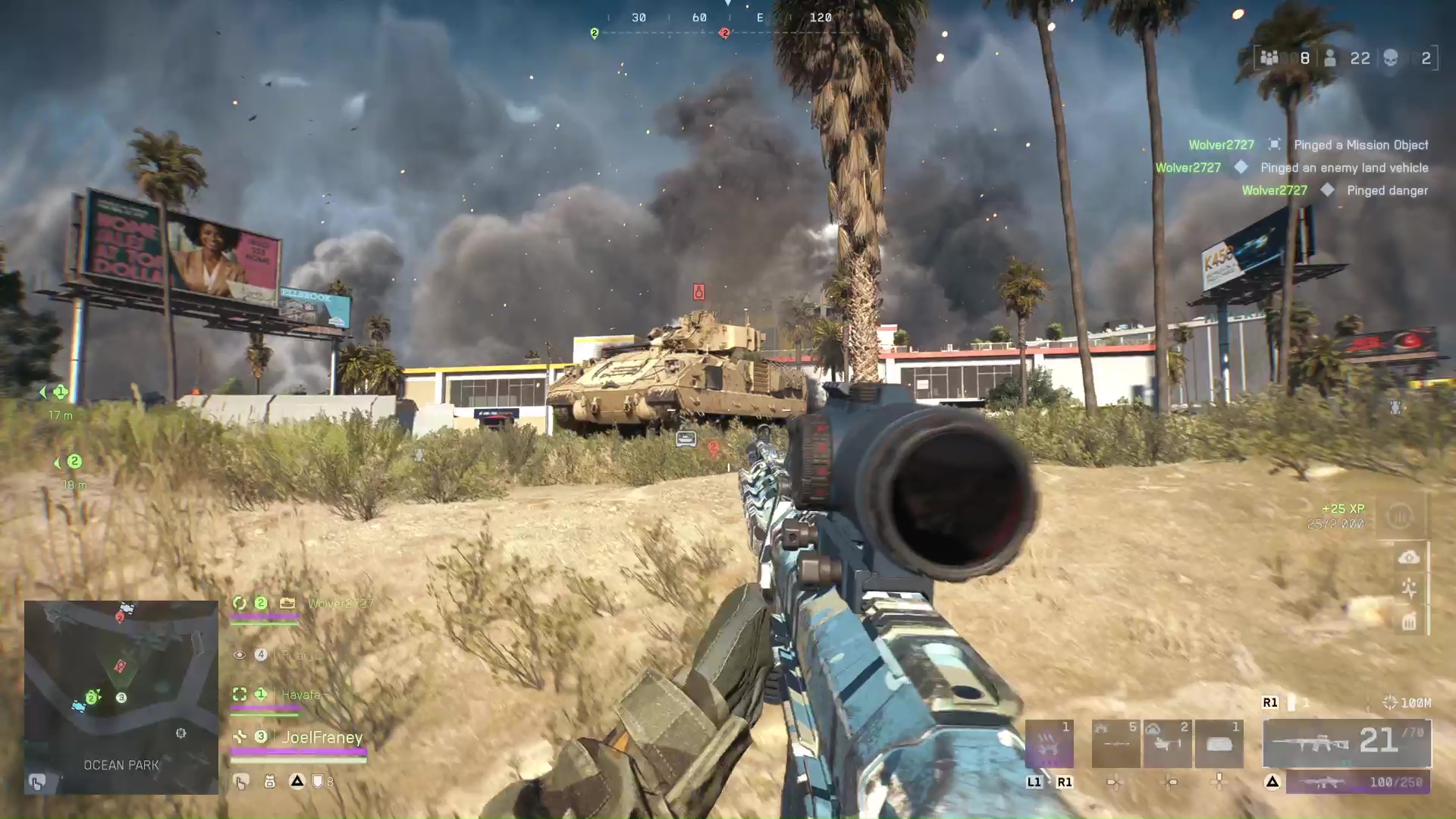Image resolution: width=1456 pixels, height=819 pixels.
Task: Click the backpack icon in the squad bar
Action: tap(269, 781)
